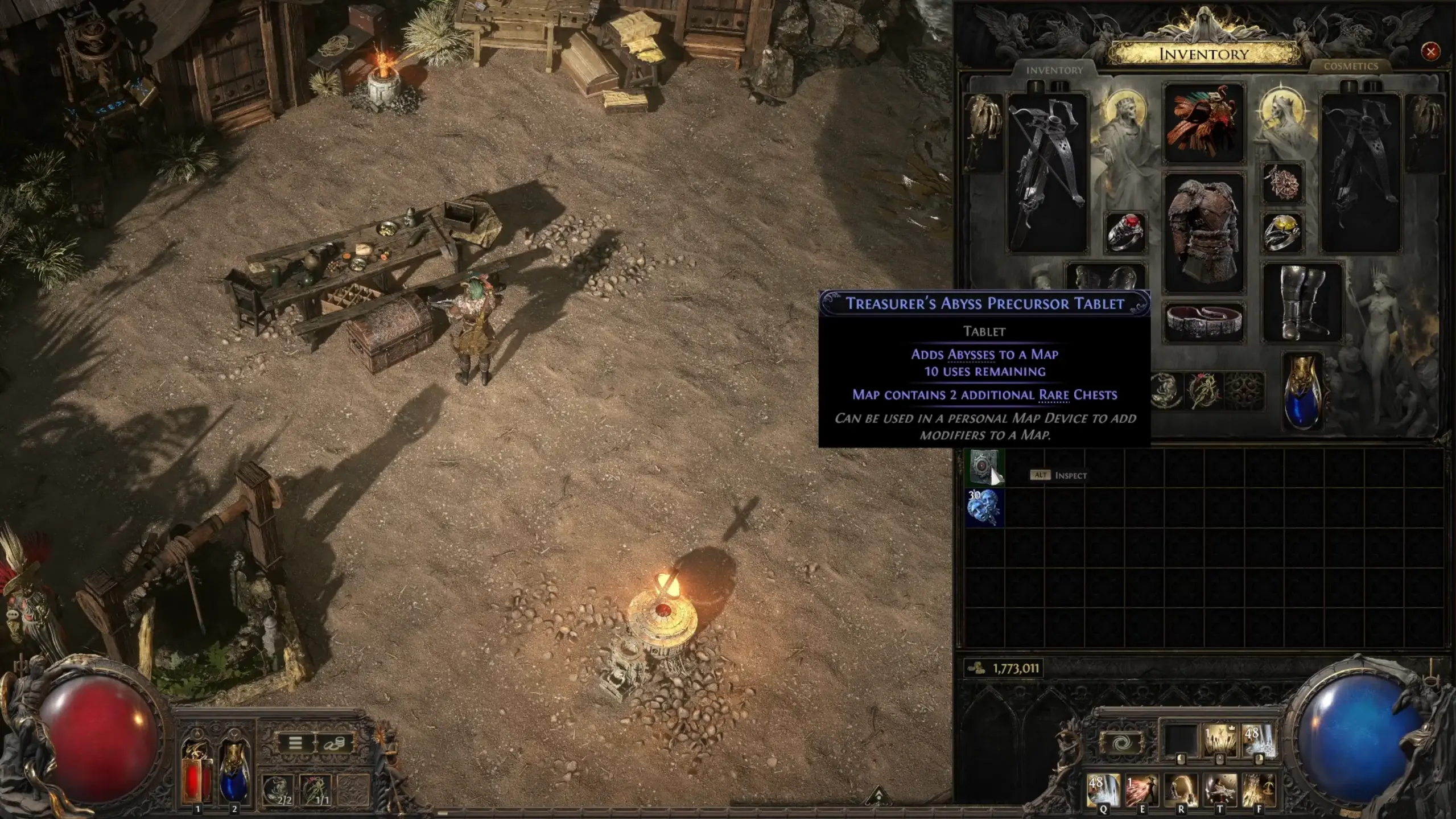This screenshot has width=1456, height=819.
Task: Select the equipped metal boots
Action: click(x=1302, y=302)
